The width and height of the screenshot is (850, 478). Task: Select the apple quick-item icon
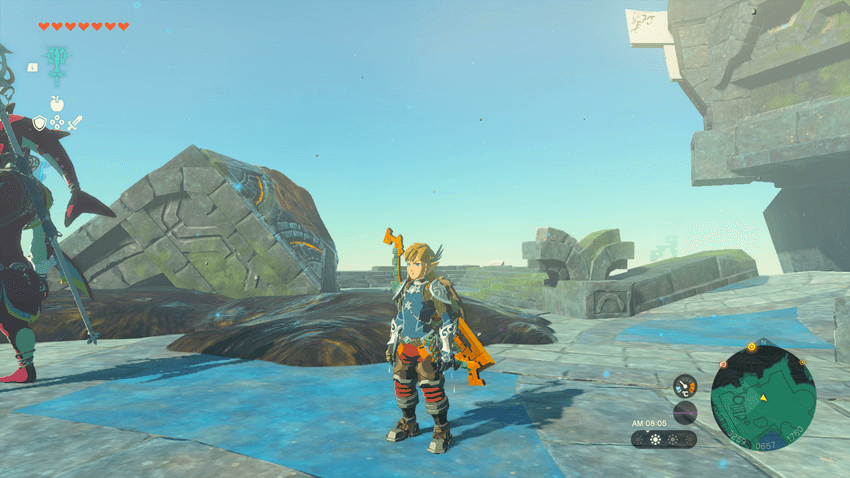click(x=56, y=103)
